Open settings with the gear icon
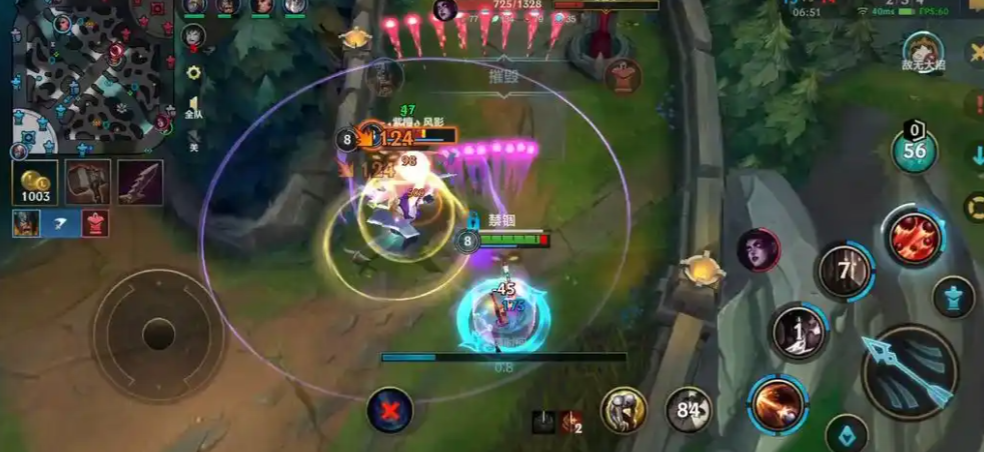Image resolution: width=984 pixels, height=452 pixels. (194, 73)
